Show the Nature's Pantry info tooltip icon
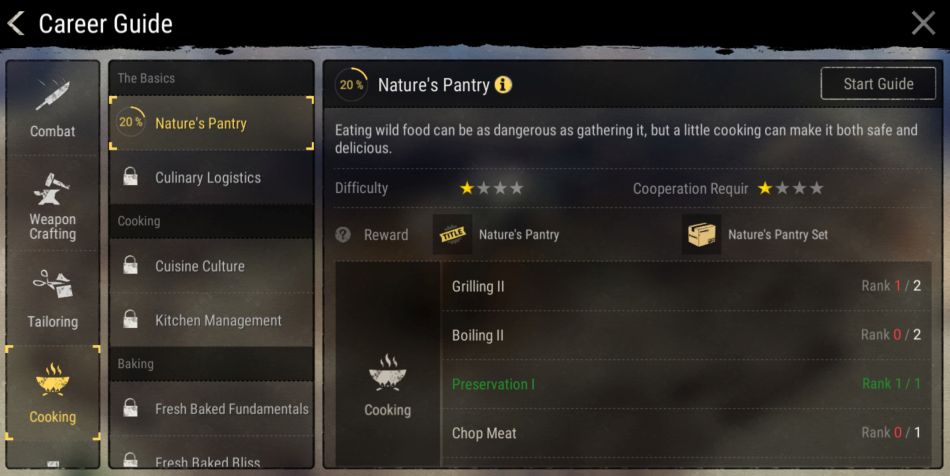 [503, 85]
